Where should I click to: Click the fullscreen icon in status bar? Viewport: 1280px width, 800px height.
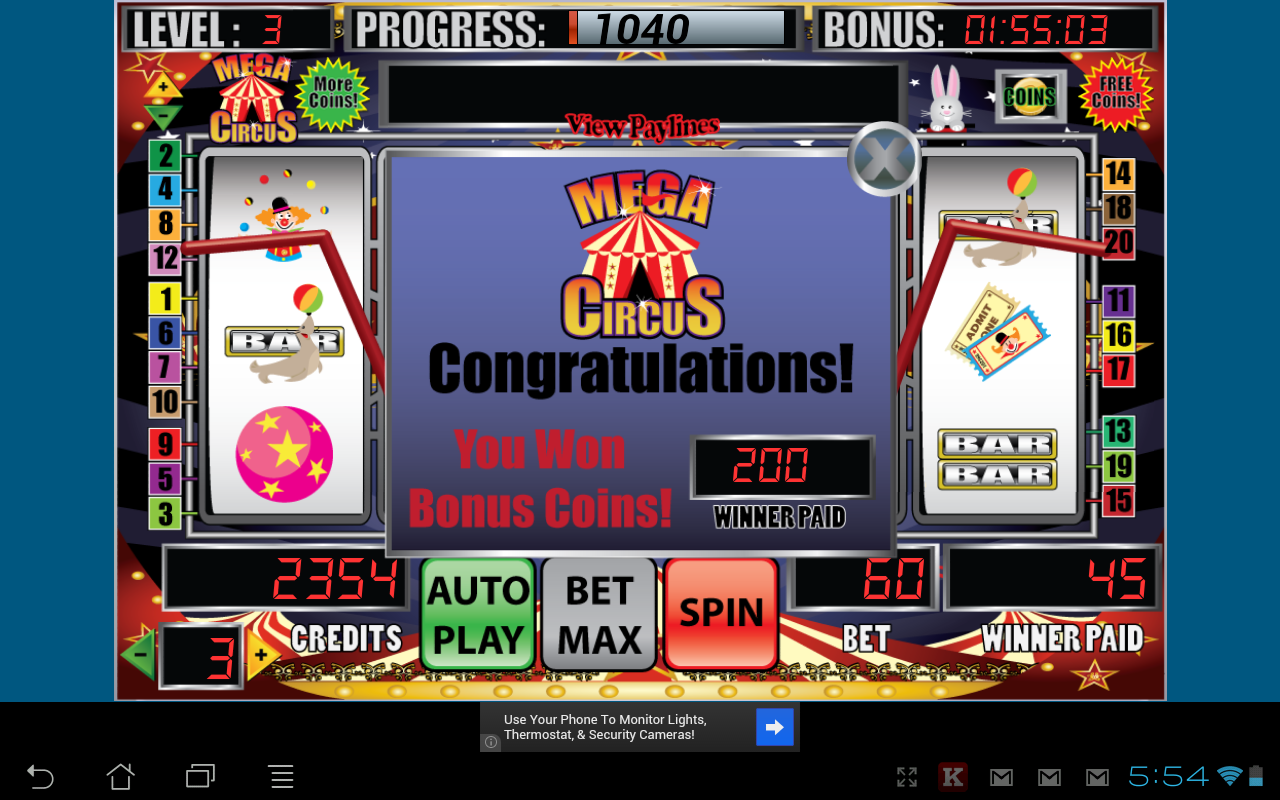[906, 776]
